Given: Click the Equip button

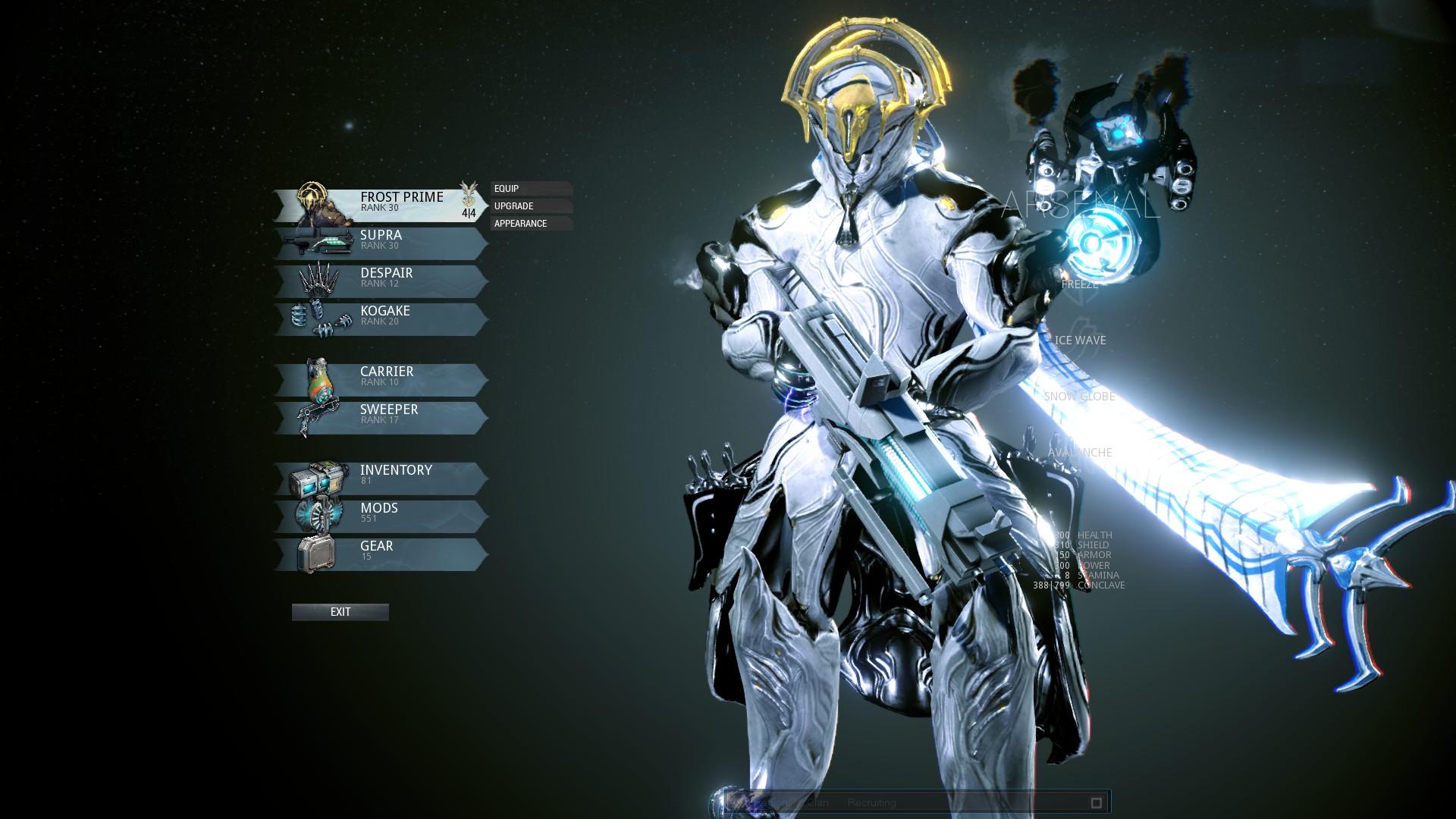Looking at the screenshot, I should coord(531,189).
